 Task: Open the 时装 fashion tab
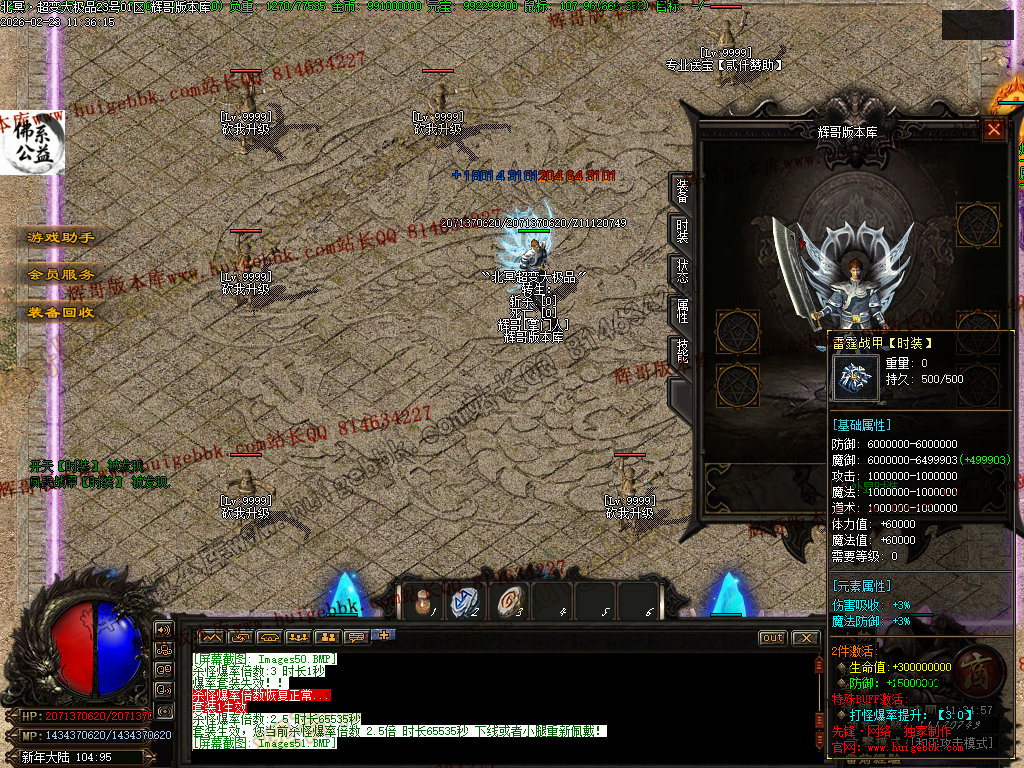click(681, 231)
